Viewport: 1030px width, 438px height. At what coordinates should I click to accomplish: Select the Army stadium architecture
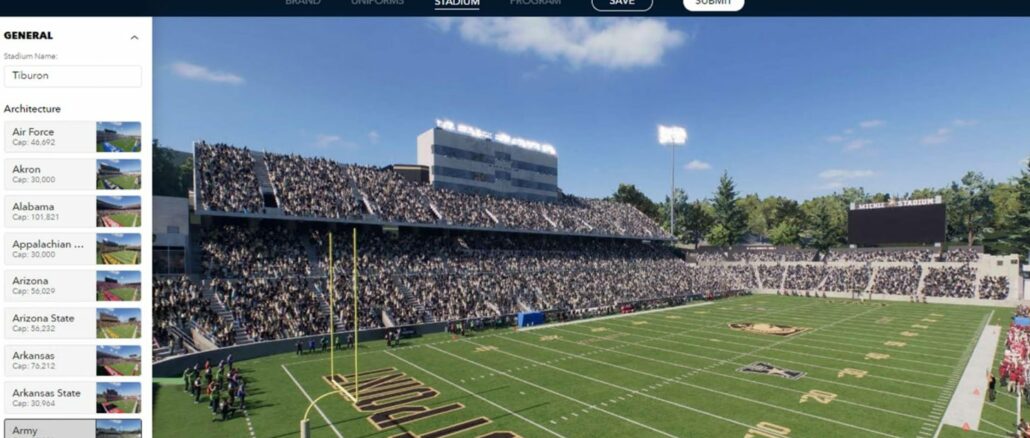click(x=72, y=429)
